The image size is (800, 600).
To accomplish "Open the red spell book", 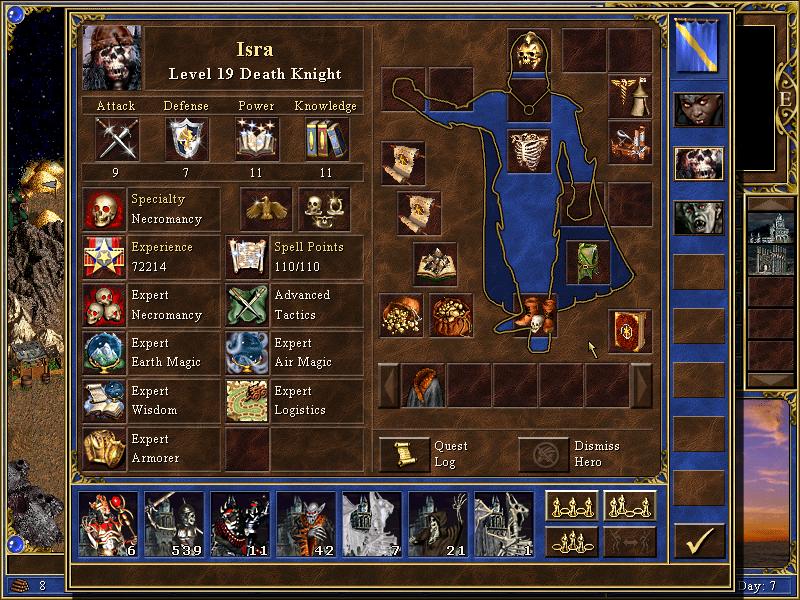I will [x=630, y=331].
